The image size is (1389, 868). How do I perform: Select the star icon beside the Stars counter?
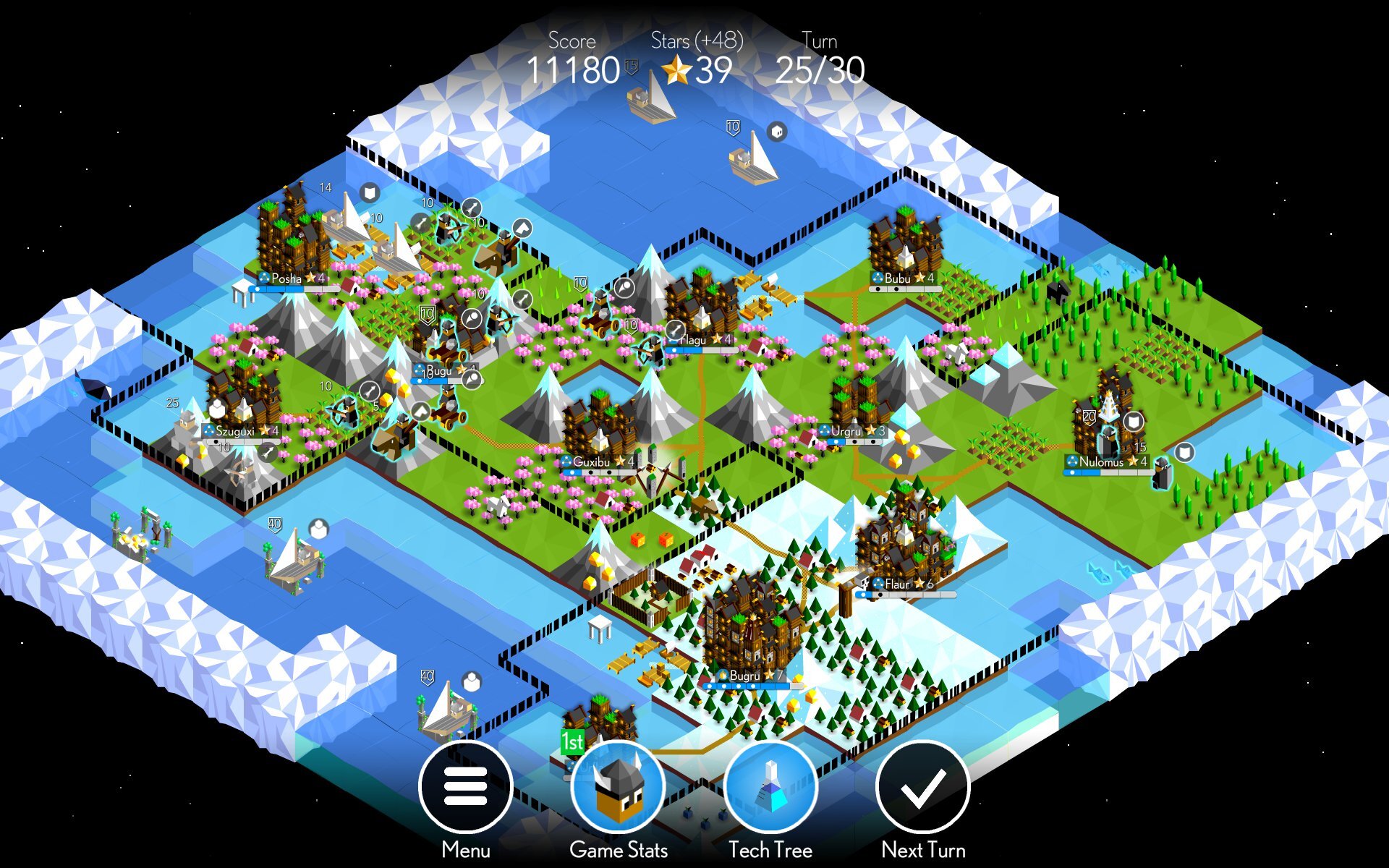pyautogui.click(x=679, y=71)
